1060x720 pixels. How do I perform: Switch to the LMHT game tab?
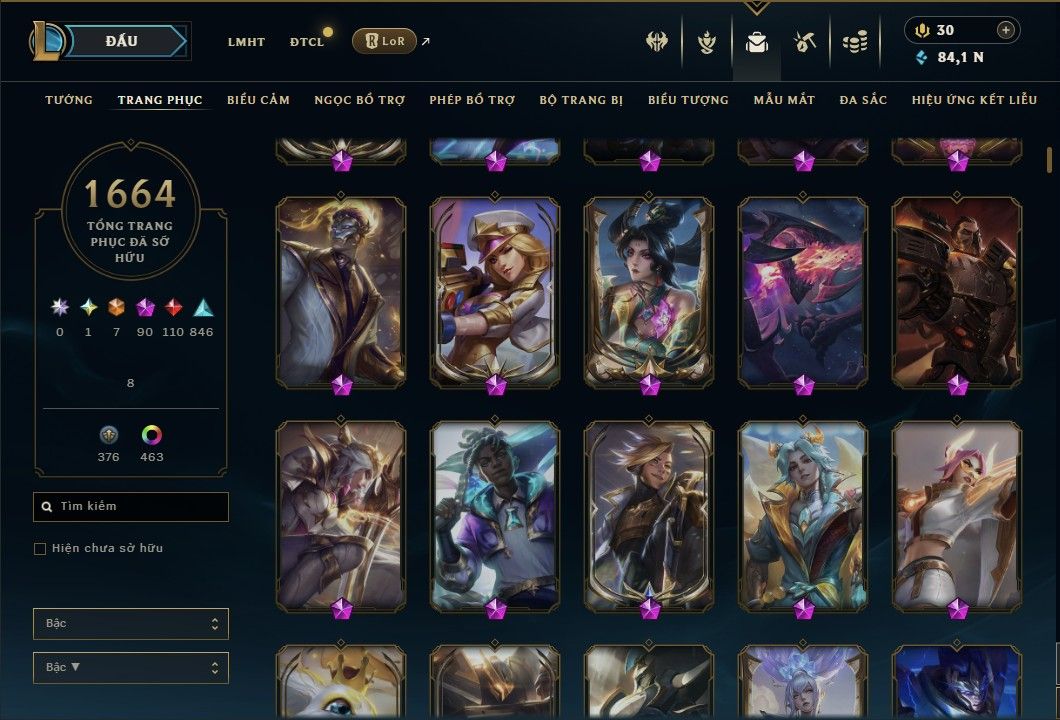pos(246,42)
